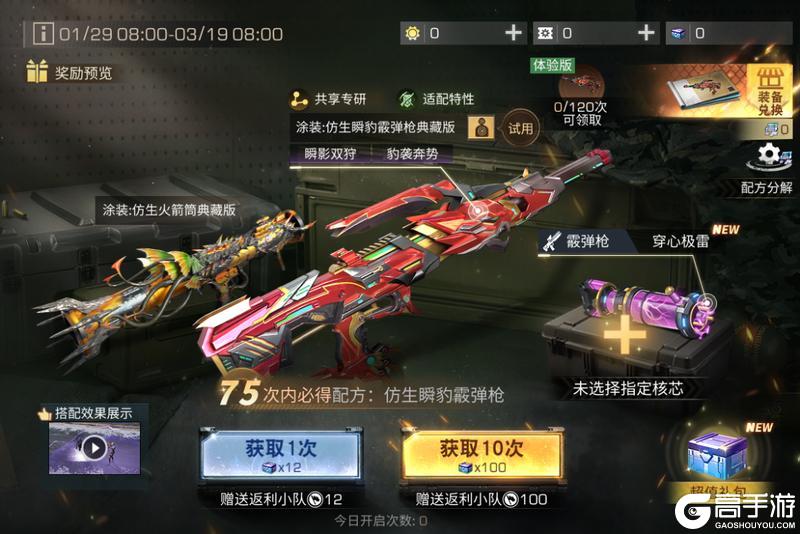
Task: Add more gold coin currency with plus
Action: [x=514, y=33]
